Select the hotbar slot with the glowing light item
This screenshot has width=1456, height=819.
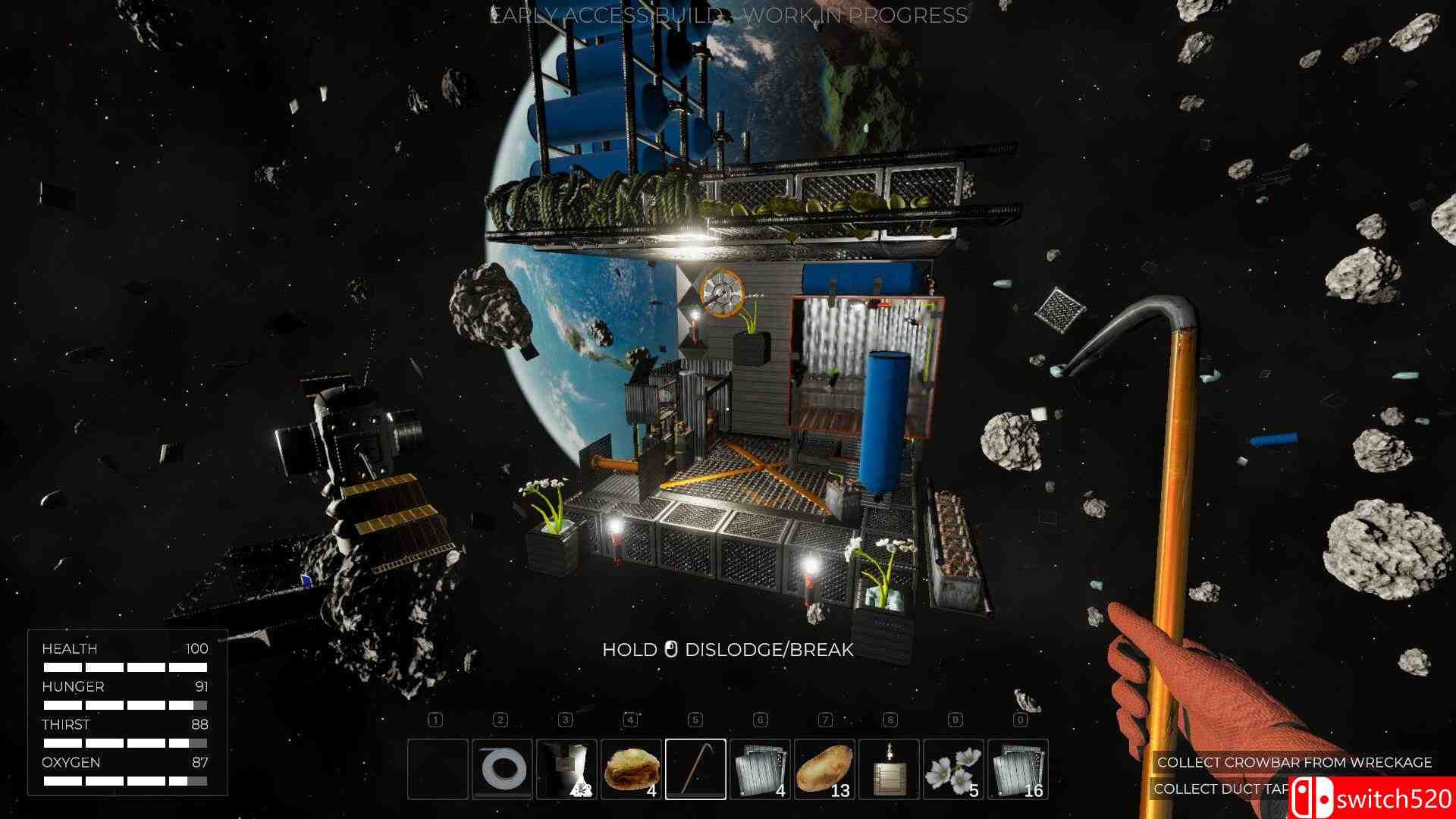[x=566, y=769]
